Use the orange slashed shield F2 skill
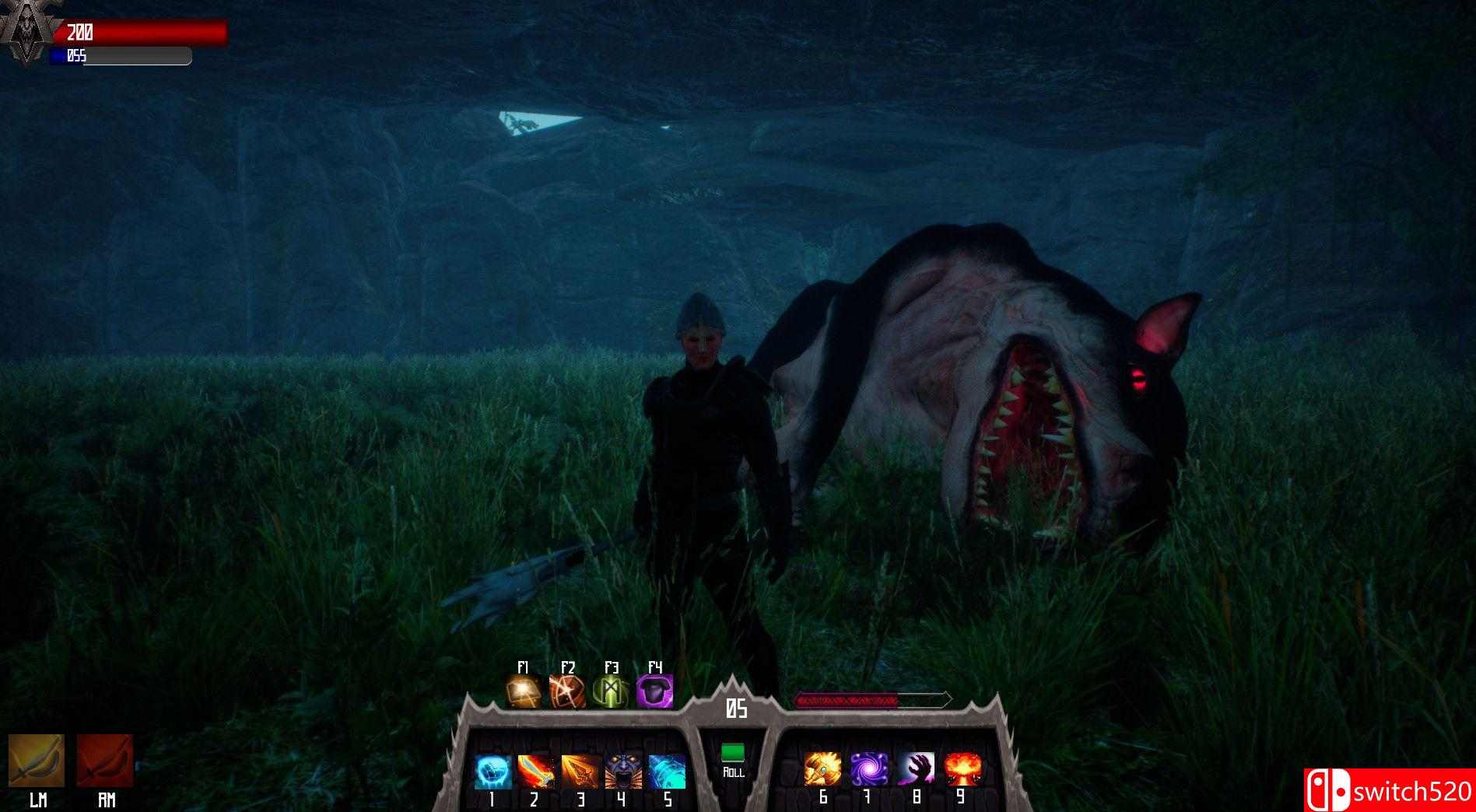This screenshot has height=812, width=1476. click(x=567, y=691)
